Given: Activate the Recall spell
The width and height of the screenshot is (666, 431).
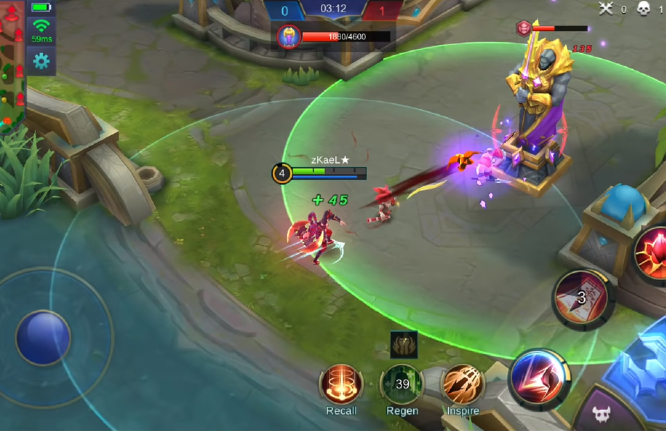Looking at the screenshot, I should (341, 384).
